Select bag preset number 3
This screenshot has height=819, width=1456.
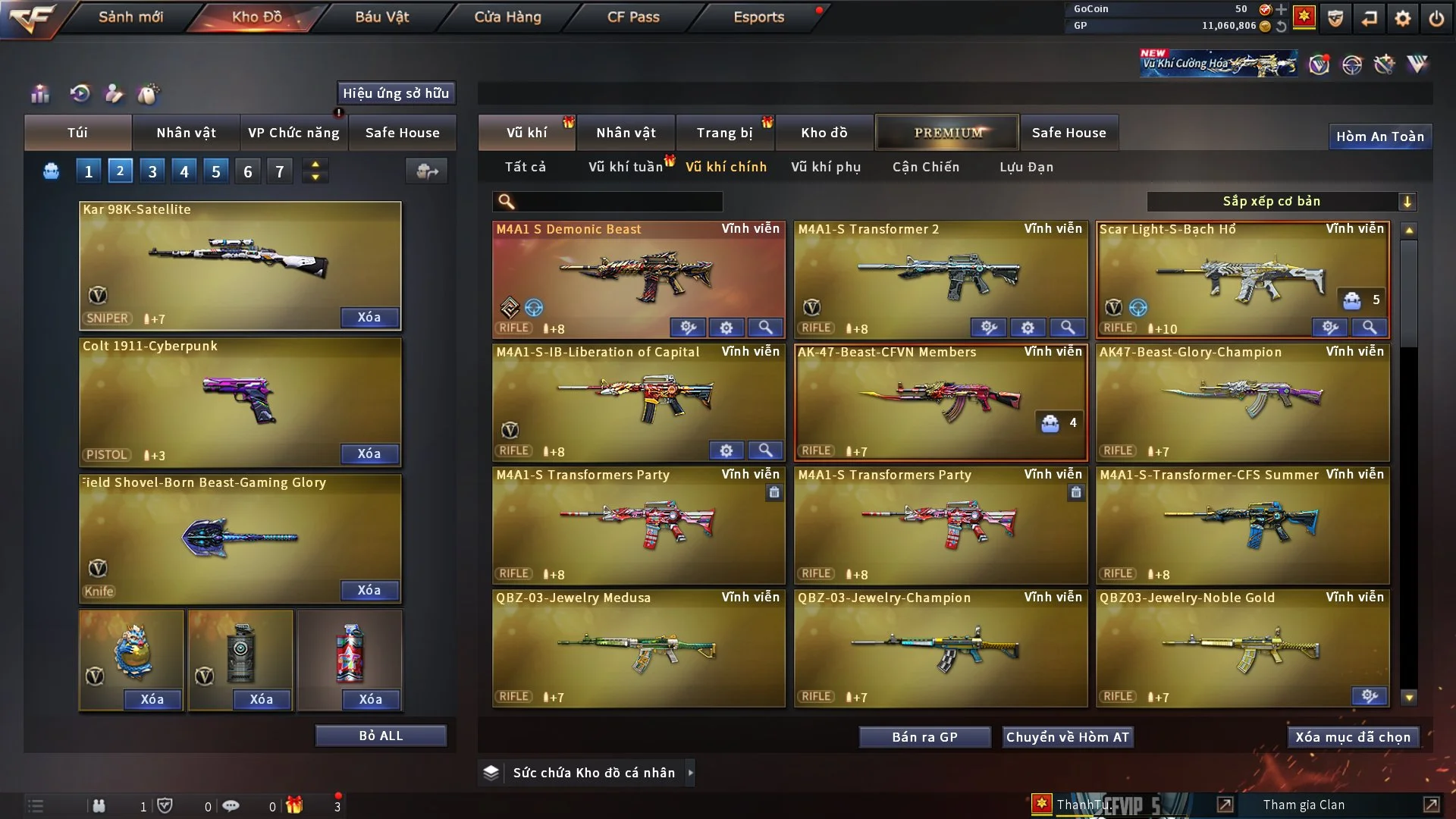coord(152,171)
